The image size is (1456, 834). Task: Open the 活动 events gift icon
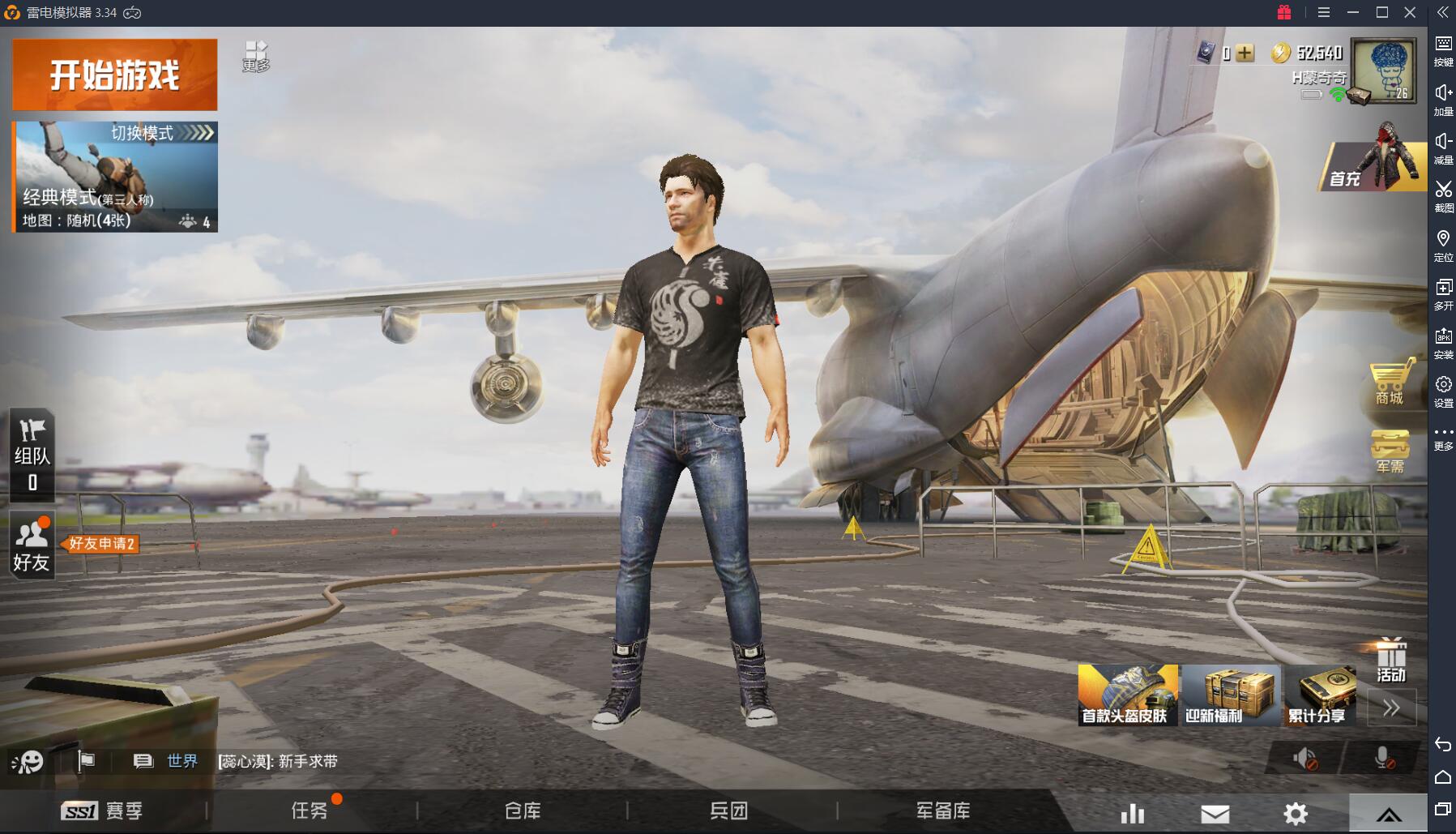[1390, 659]
